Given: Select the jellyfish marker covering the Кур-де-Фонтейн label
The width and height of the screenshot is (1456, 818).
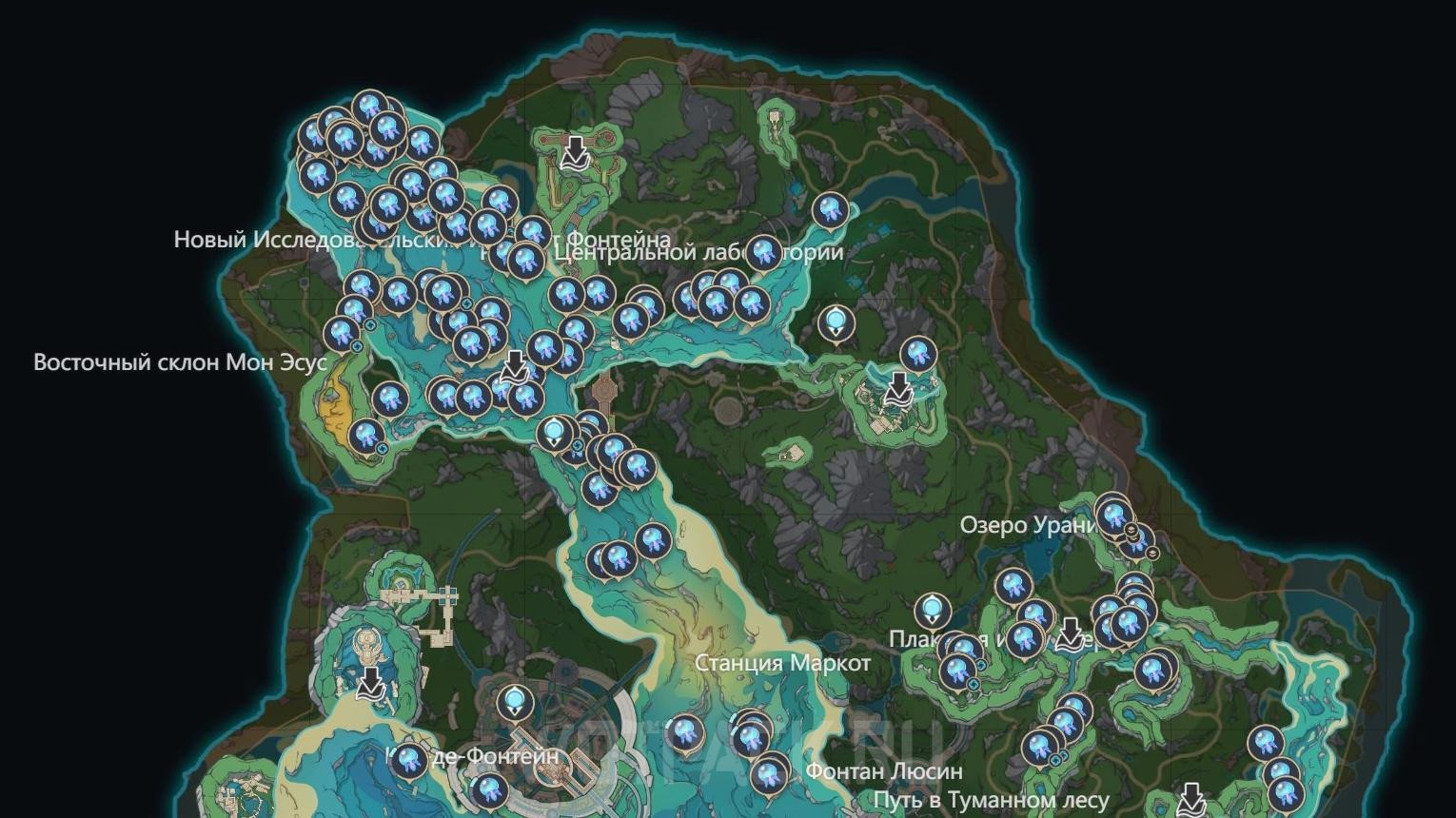Looking at the screenshot, I should (x=409, y=759).
